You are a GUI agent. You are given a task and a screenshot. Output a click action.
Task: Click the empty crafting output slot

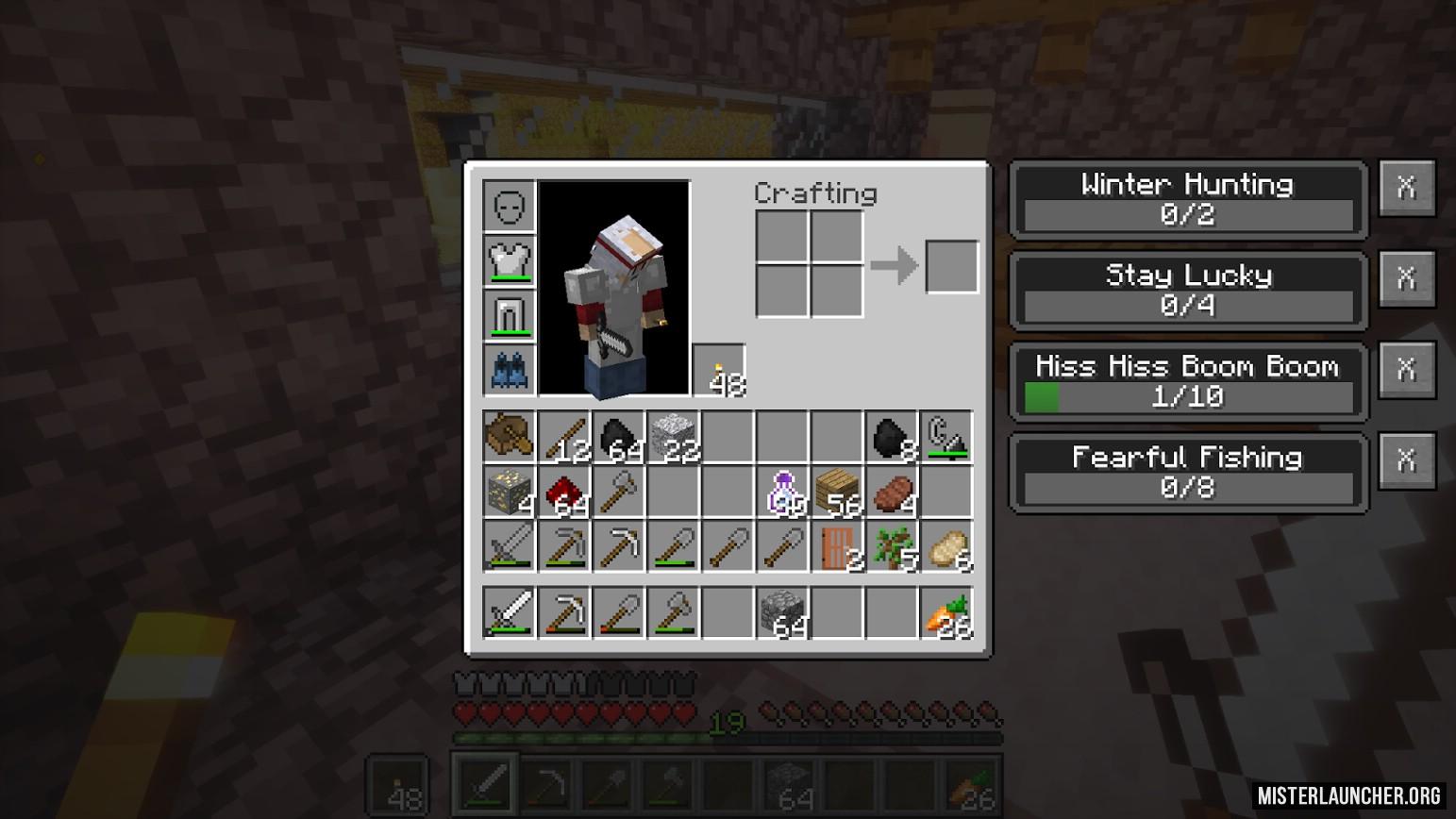(951, 266)
